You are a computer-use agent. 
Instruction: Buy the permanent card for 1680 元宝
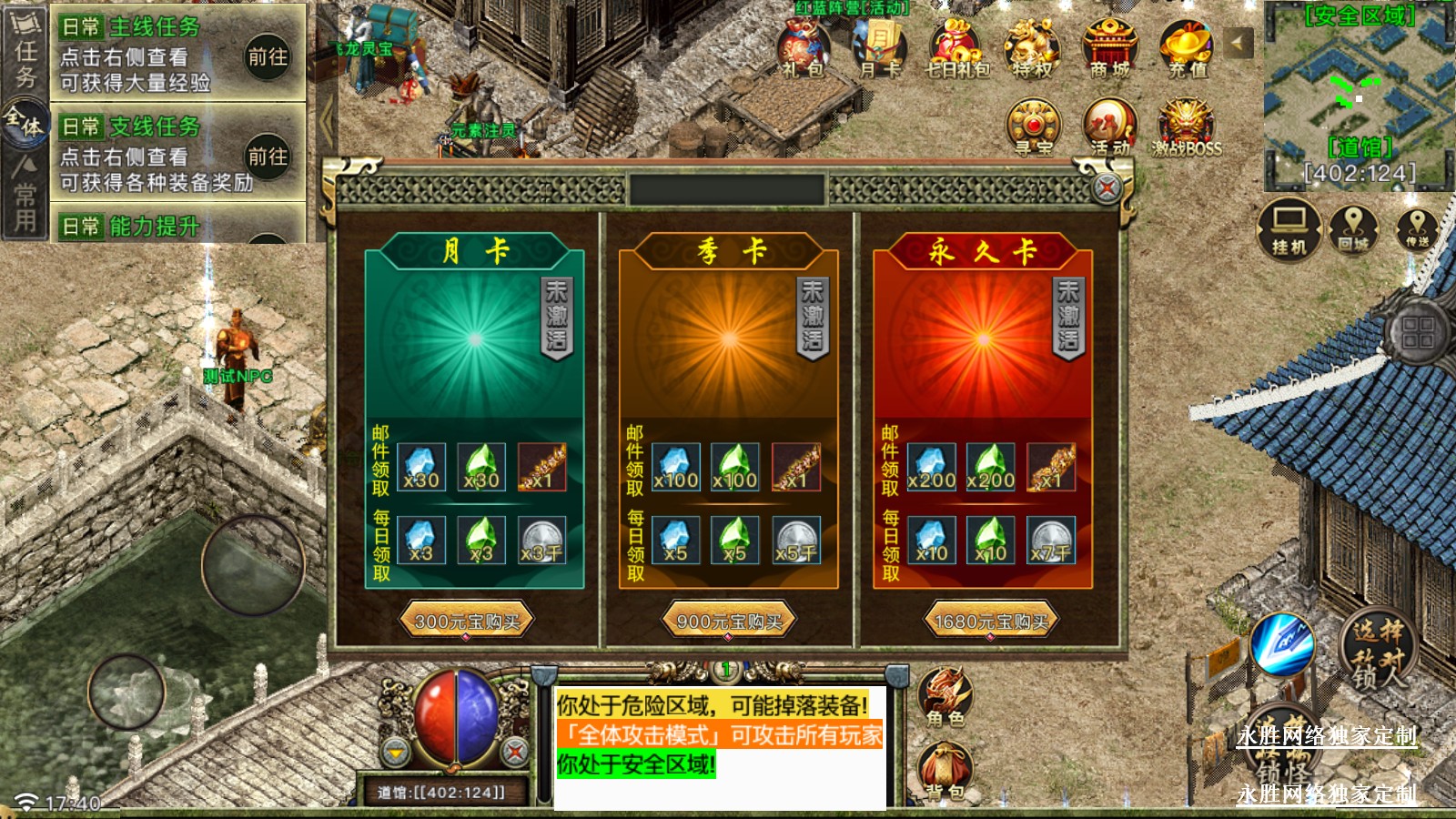(991, 622)
